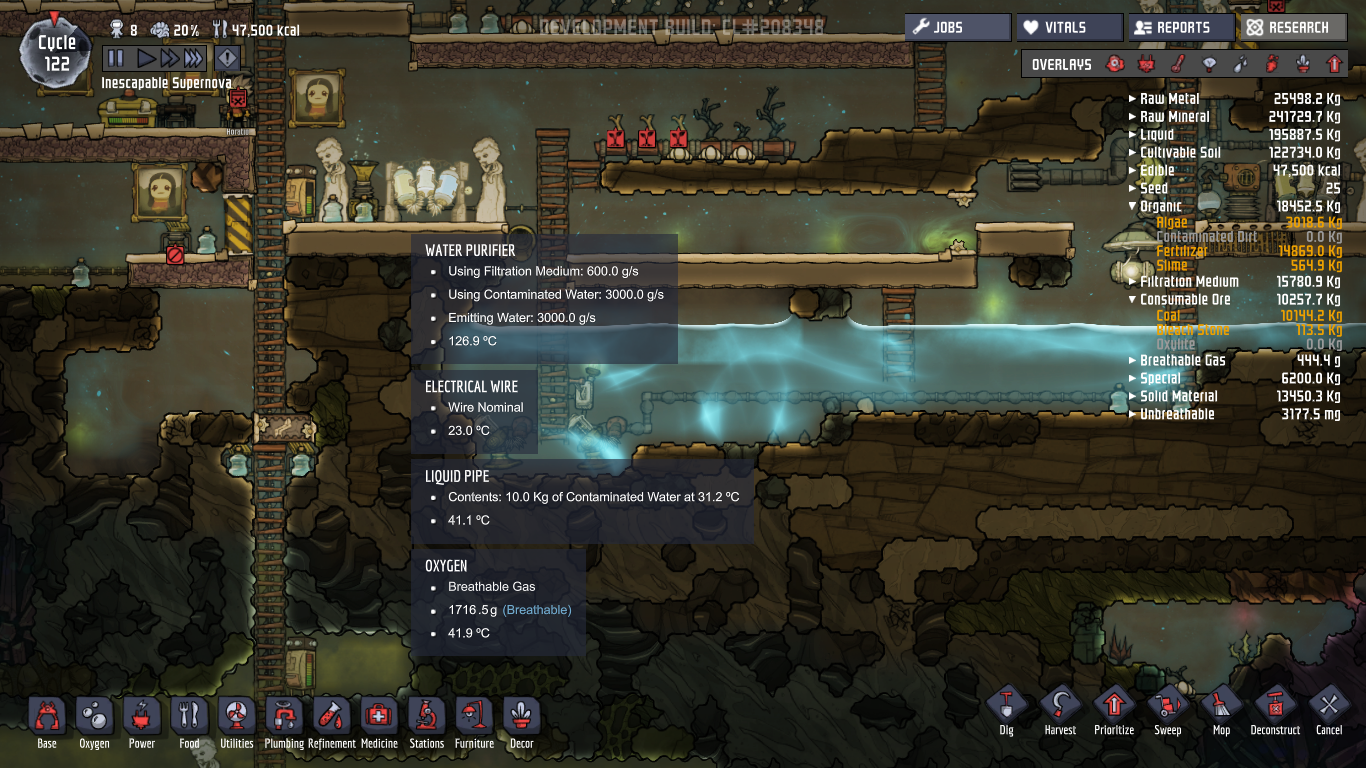
Task: Pause the game with the pause control
Action: click(x=115, y=57)
